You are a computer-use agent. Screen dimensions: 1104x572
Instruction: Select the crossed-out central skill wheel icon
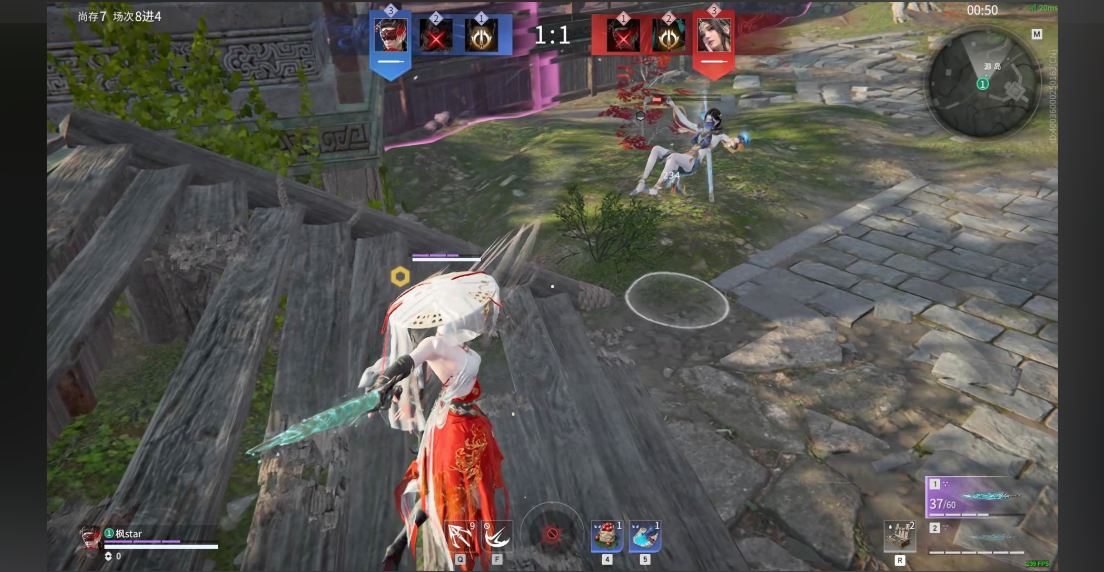[551, 534]
